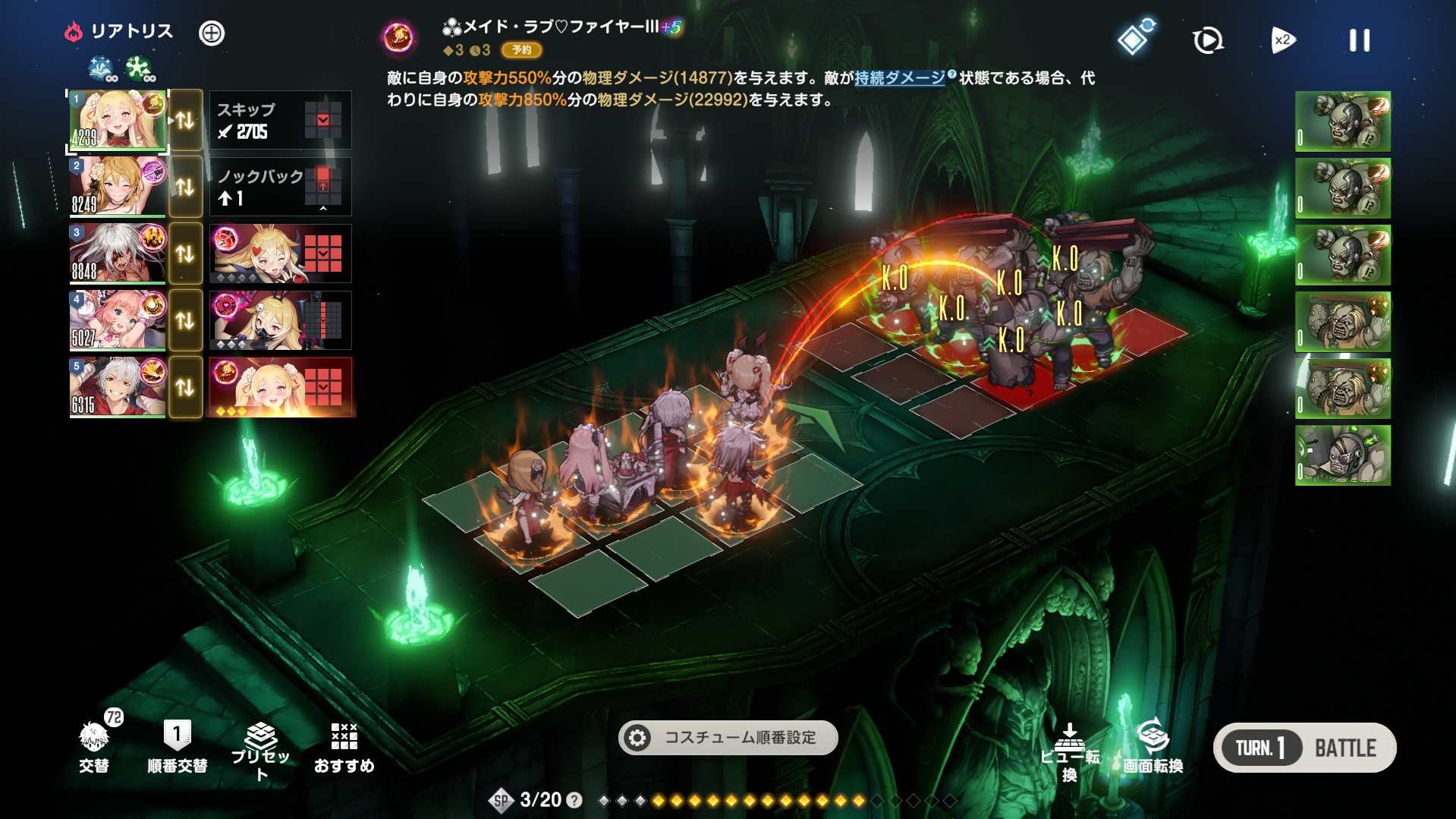The width and height of the screenshot is (1456, 819).
Task: Open the コスチューム順番設定 settings
Action: (728, 738)
